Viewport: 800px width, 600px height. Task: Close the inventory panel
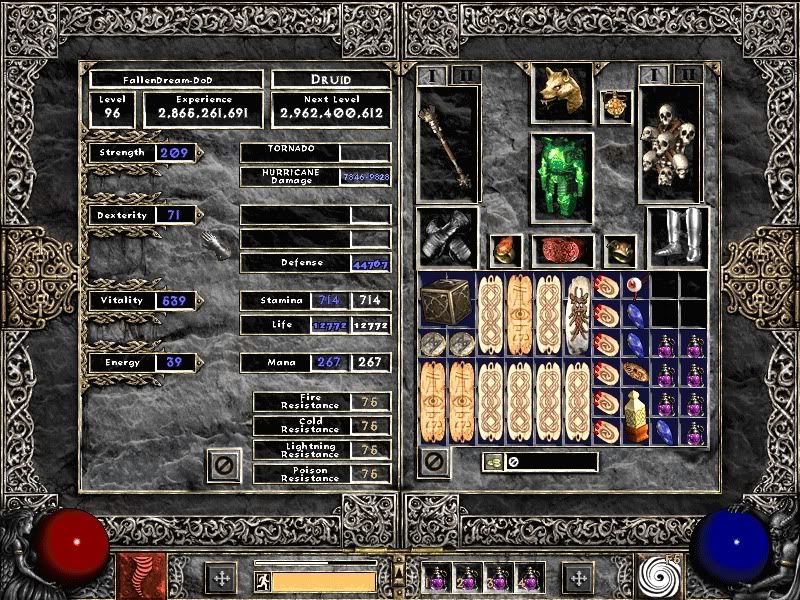click(433, 462)
